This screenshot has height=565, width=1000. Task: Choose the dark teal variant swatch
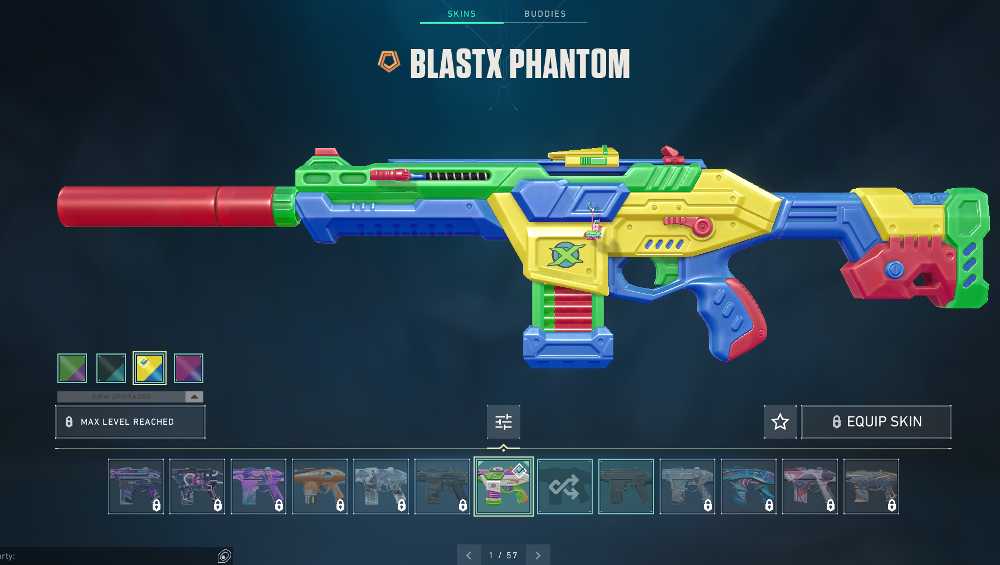pyautogui.click(x=111, y=368)
